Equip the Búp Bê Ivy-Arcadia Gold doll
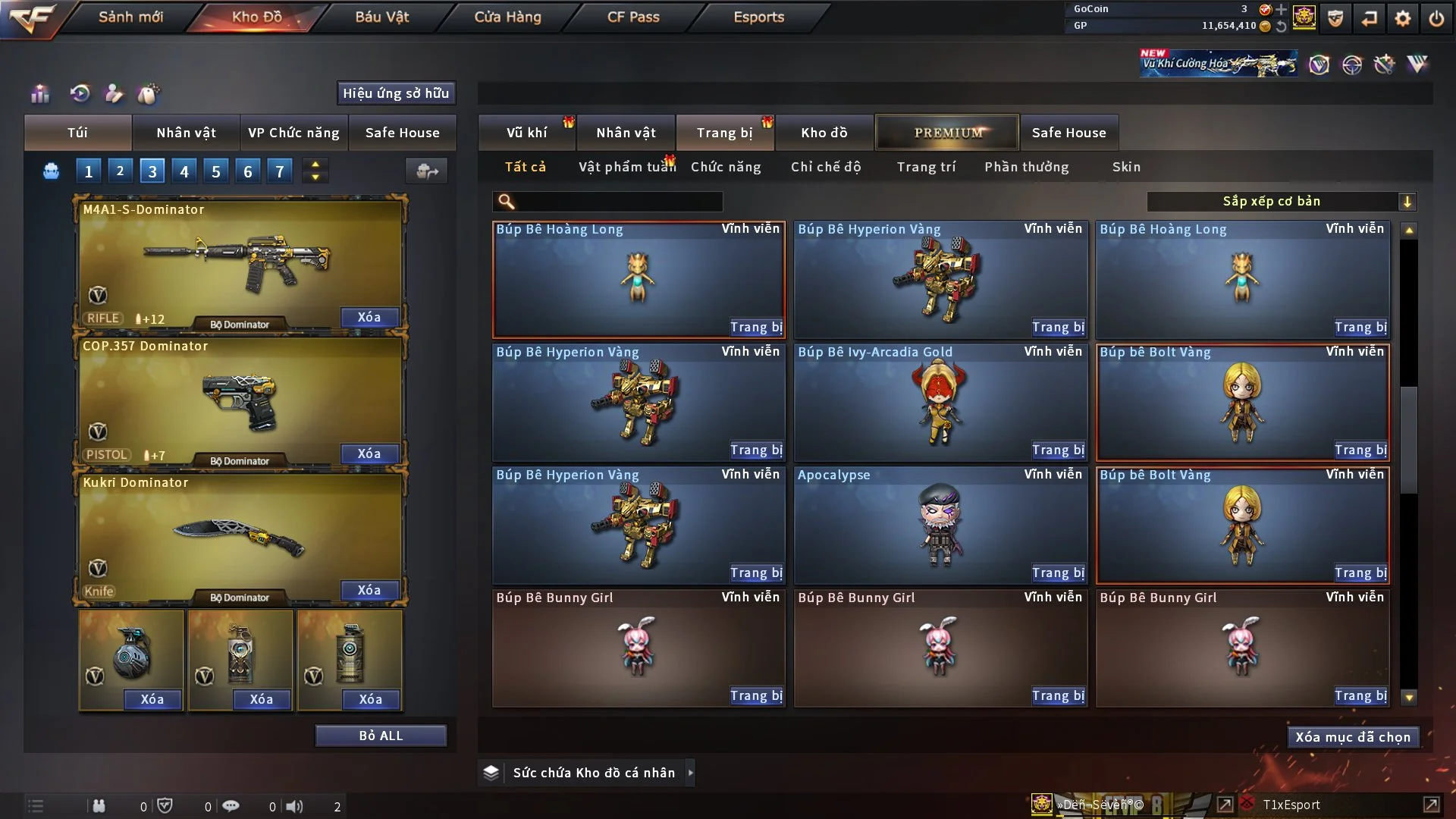The image size is (1456, 819). pos(1058,450)
